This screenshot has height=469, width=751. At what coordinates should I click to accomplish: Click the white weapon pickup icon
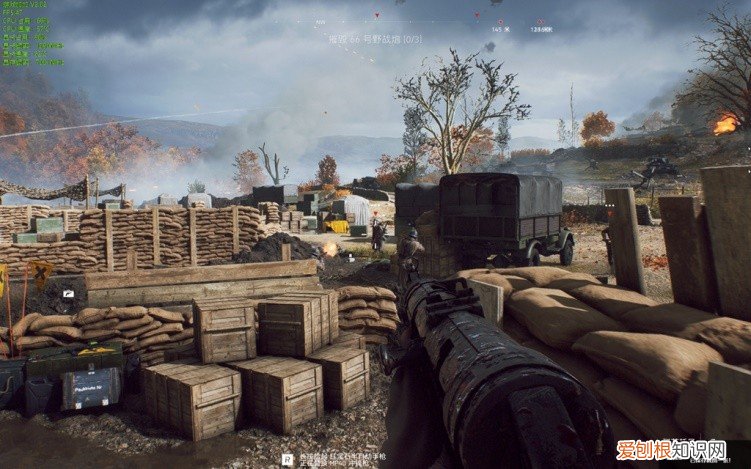coord(67,294)
